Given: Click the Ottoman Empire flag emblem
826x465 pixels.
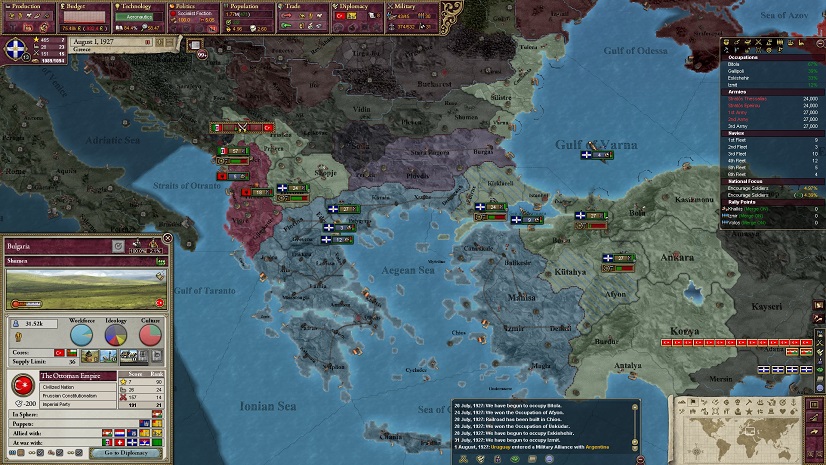Looking at the screenshot, I should coord(23,386).
